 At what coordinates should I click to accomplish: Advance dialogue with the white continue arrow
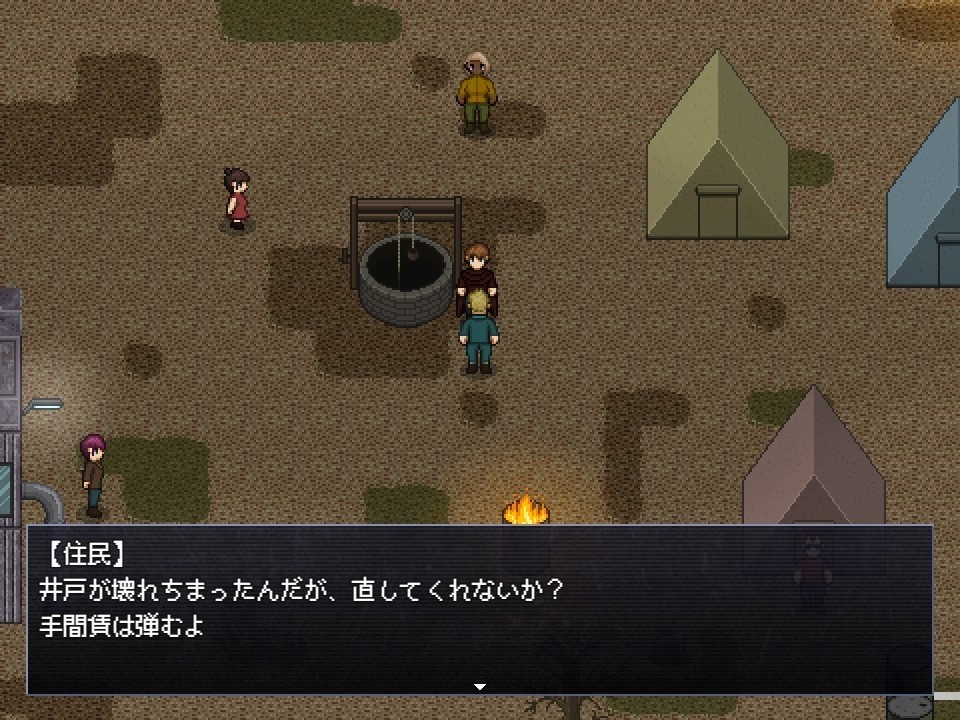tap(480, 687)
